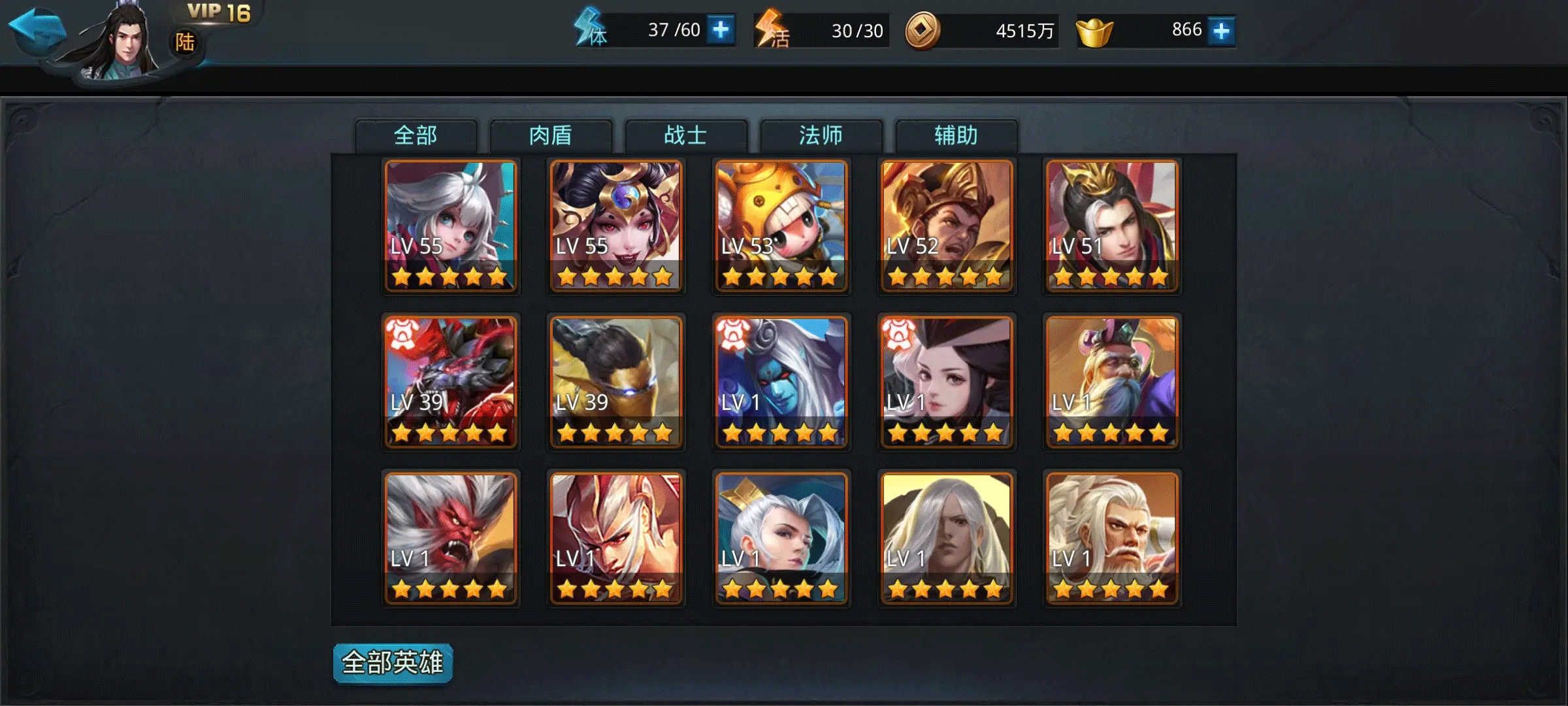This screenshot has width=1568, height=706.
Task: Select the LV 39 red dragon hero
Action: (450, 382)
